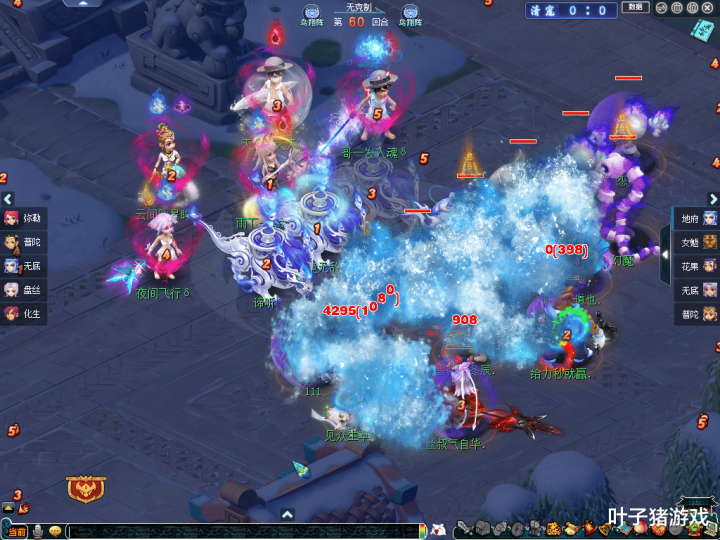Choose 无底 from the left team list
The image size is (720, 540).
click(x=24, y=266)
